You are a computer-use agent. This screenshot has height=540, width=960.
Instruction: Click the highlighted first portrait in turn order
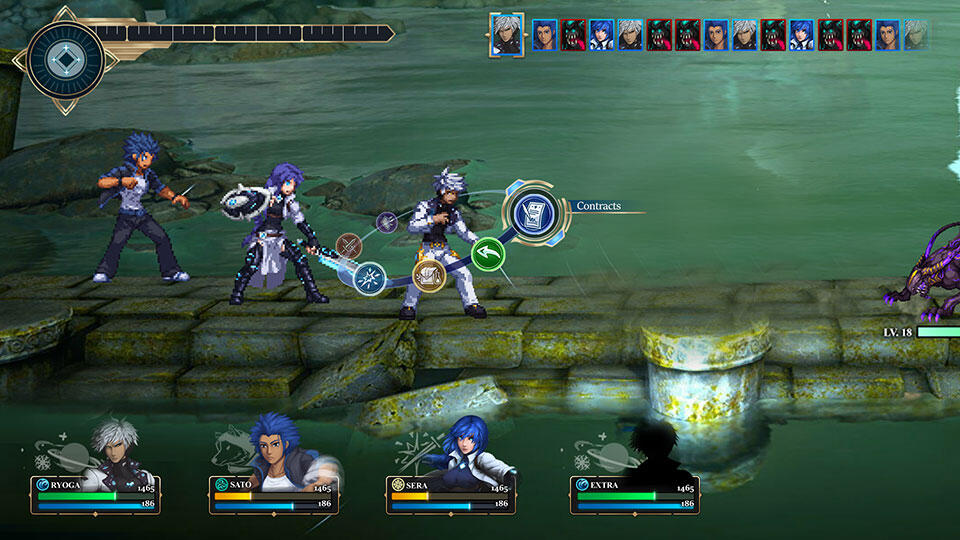[507, 35]
